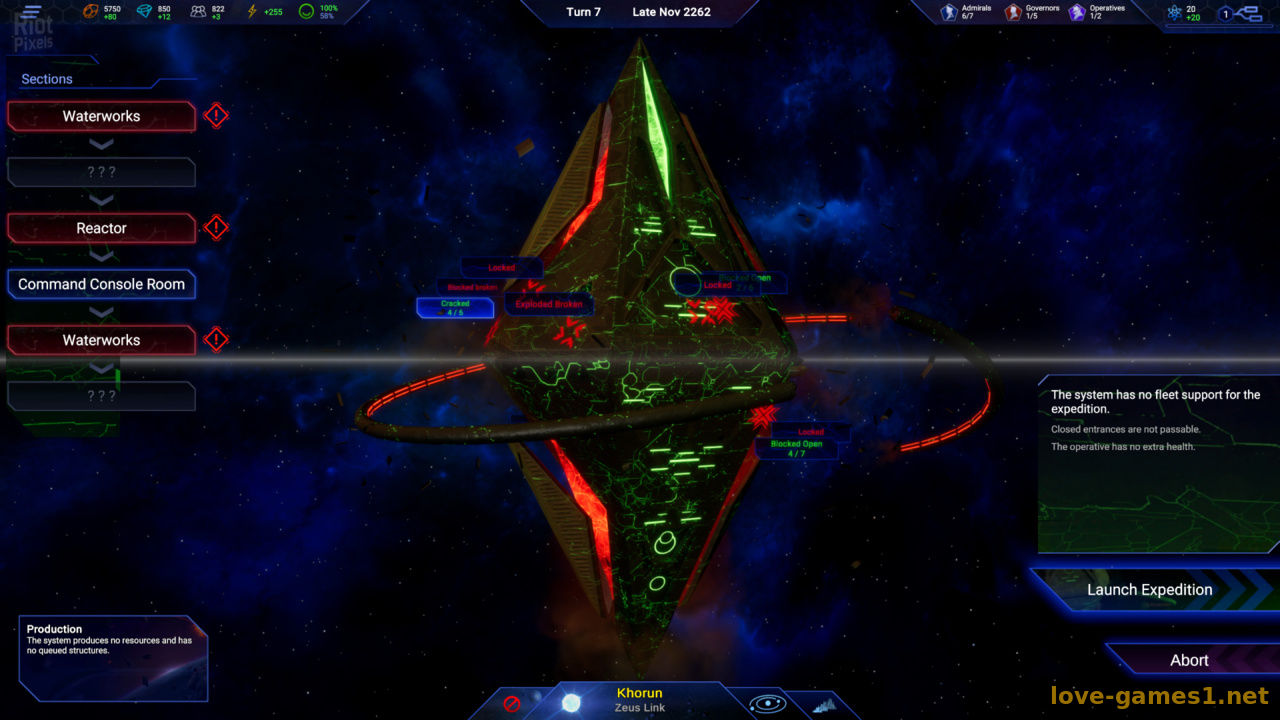
Task: Open the research atom icon
Action: (1174, 13)
